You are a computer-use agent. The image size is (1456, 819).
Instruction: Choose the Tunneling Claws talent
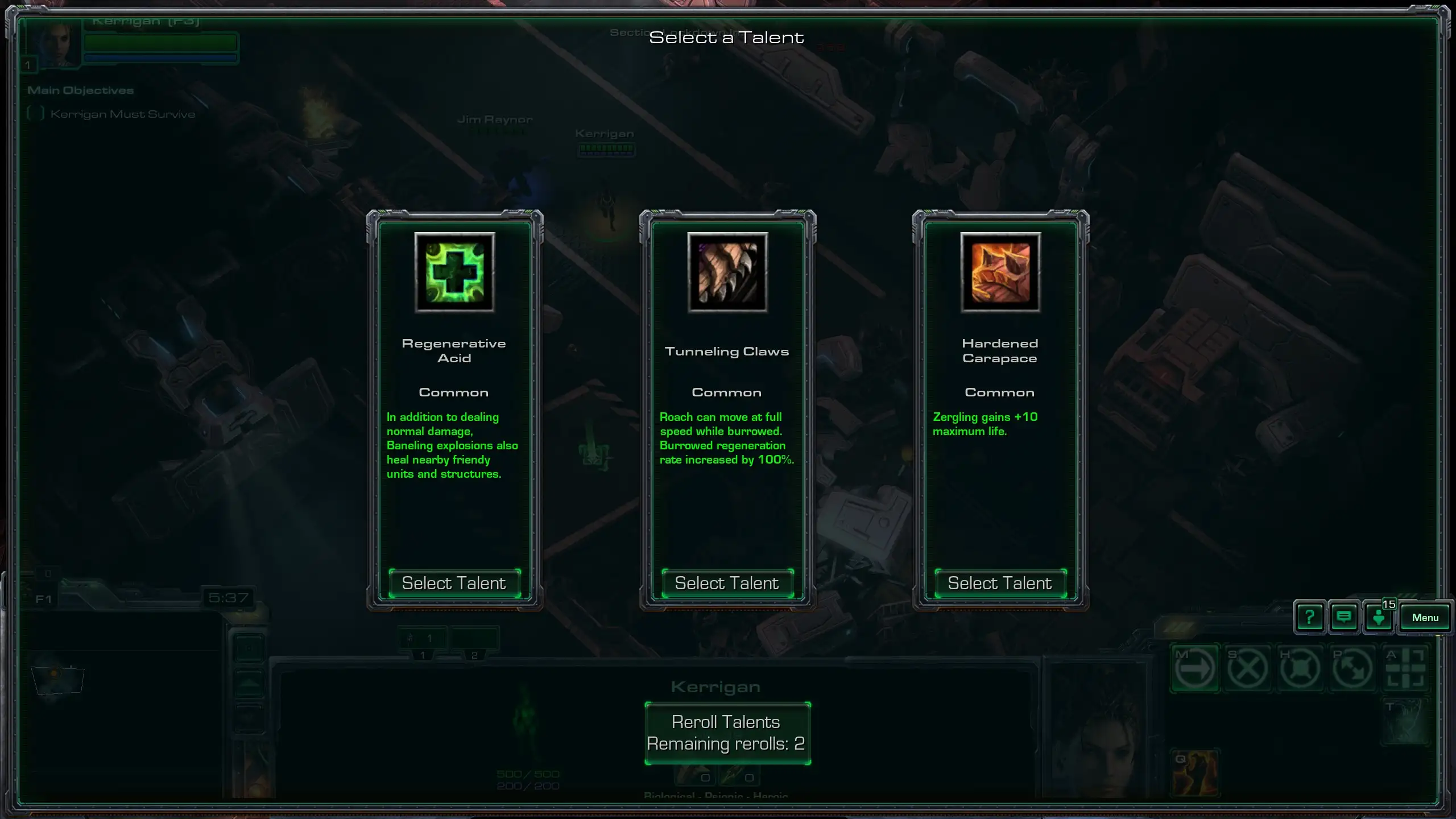click(727, 584)
